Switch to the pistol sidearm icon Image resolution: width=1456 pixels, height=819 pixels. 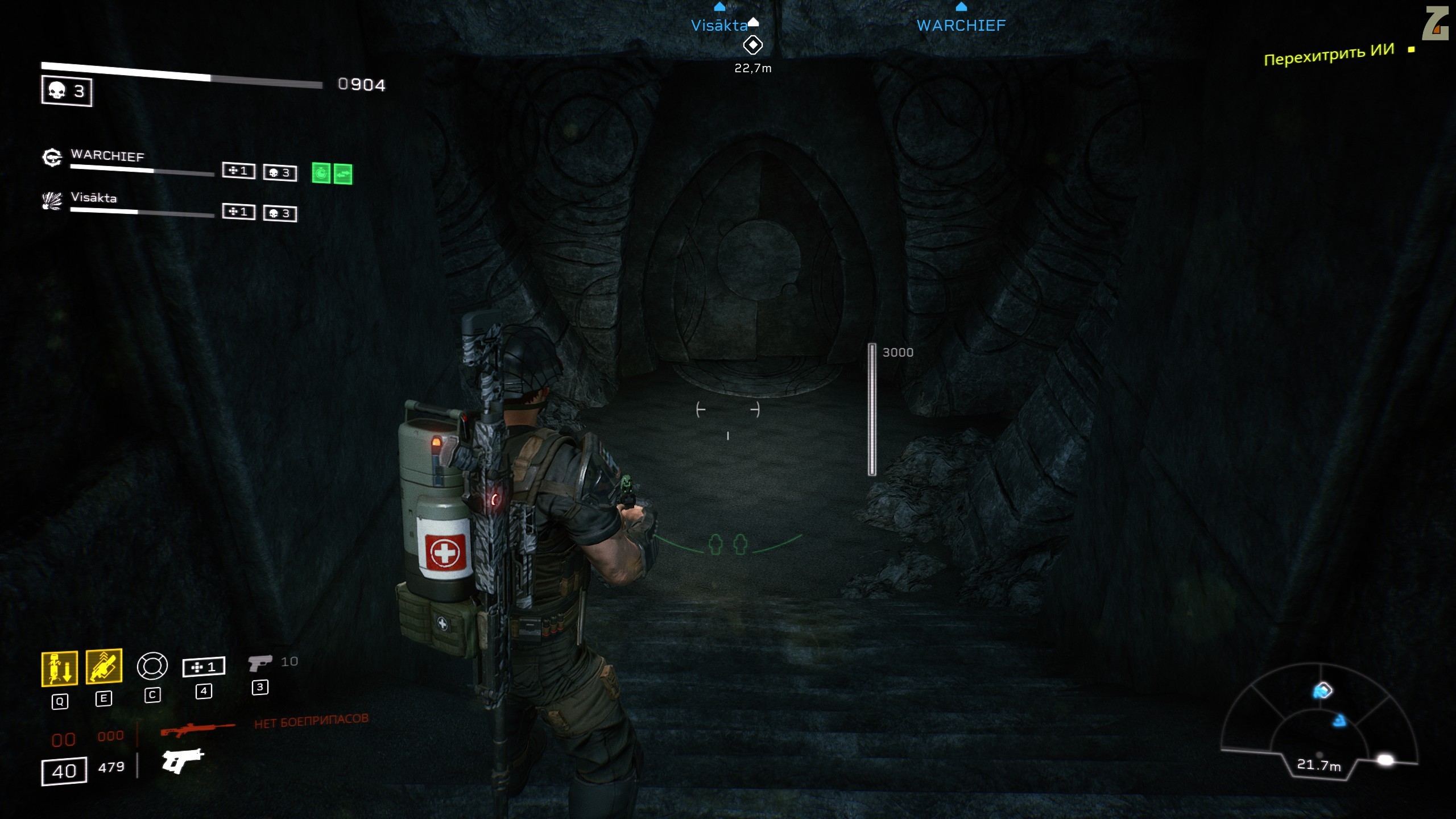pos(260,663)
